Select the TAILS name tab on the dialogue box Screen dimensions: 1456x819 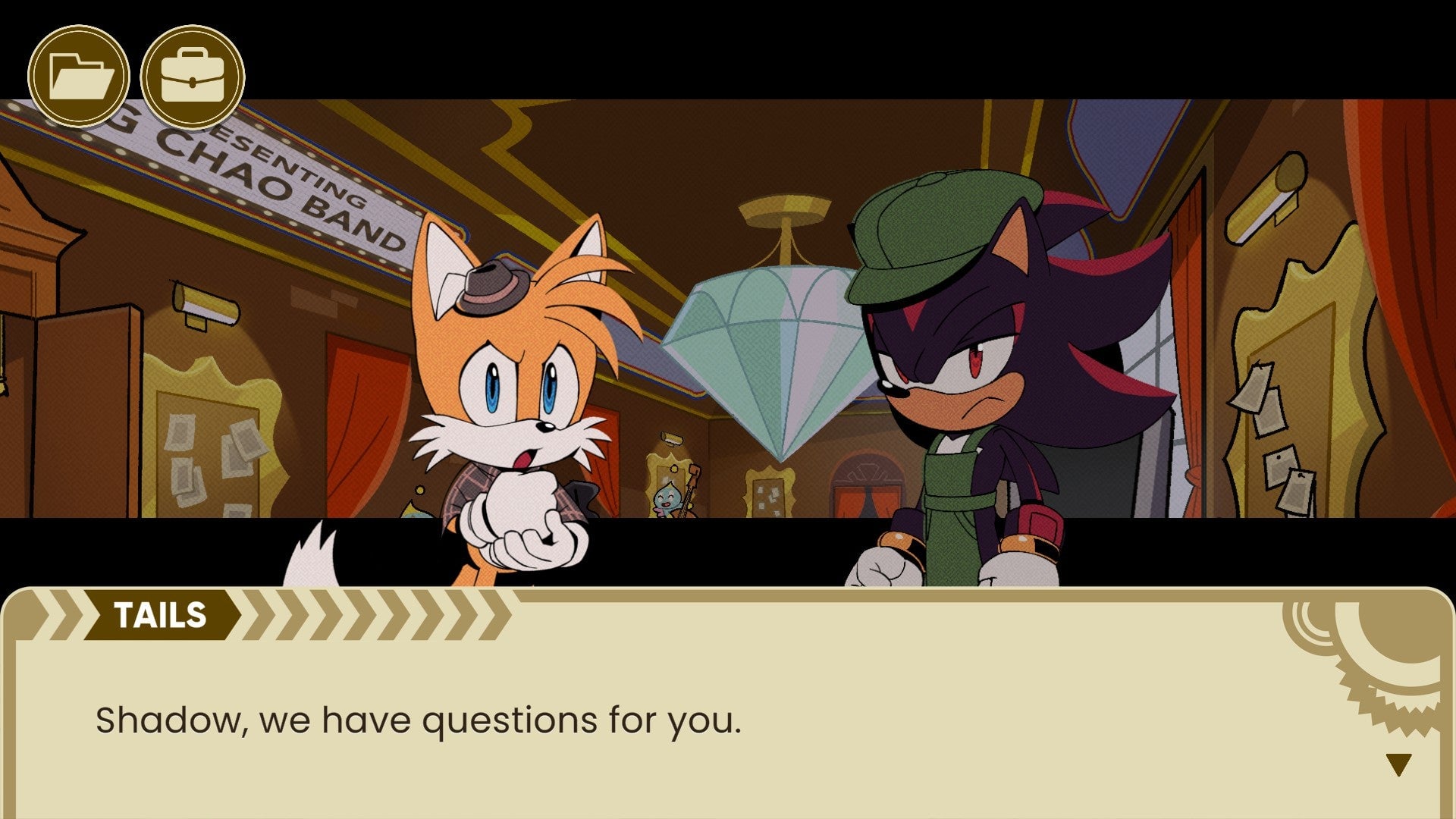pyautogui.click(x=161, y=614)
